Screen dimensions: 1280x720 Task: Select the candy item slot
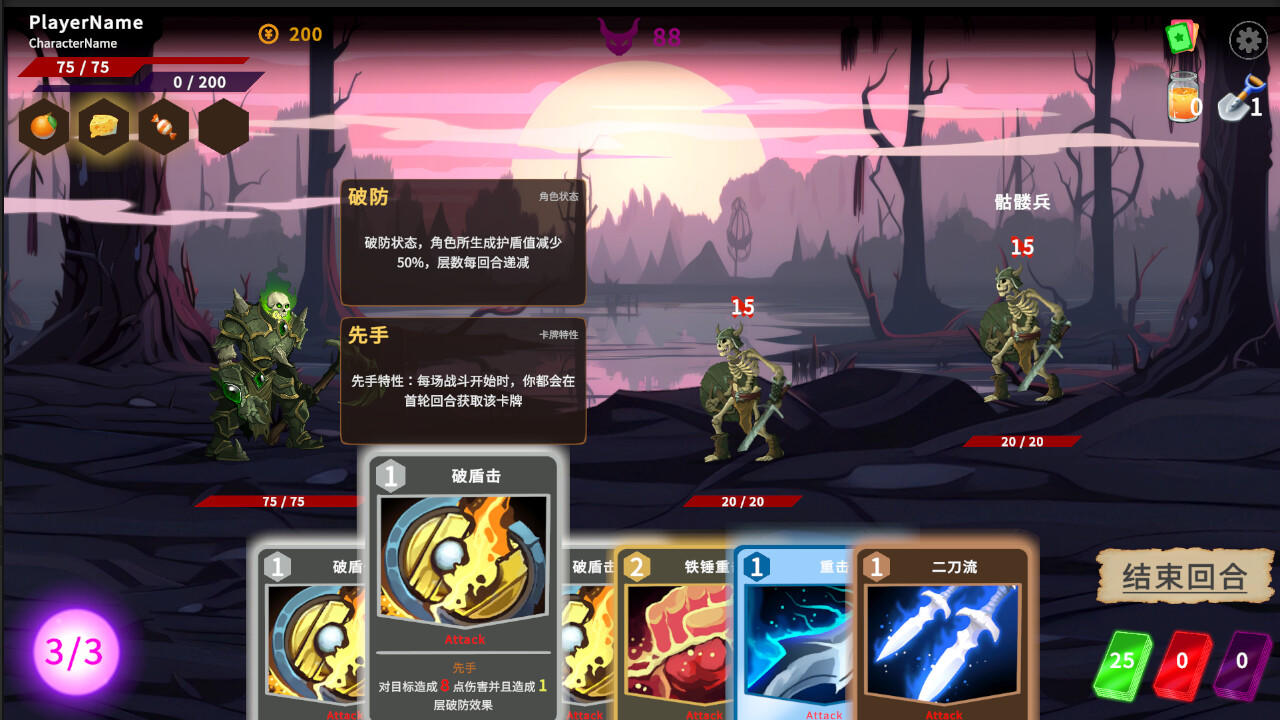coord(163,125)
